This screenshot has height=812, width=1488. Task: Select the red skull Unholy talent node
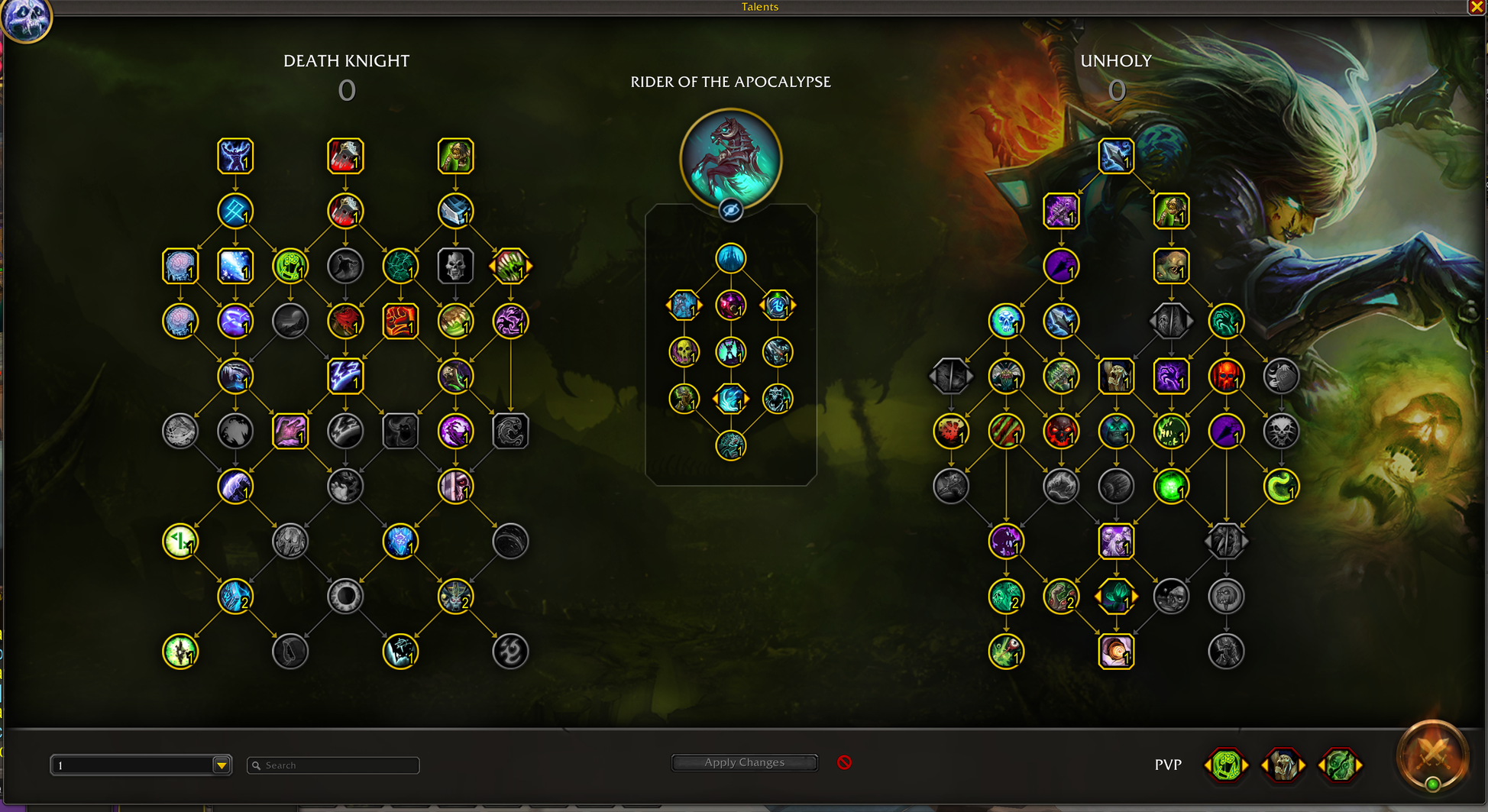tap(1226, 377)
